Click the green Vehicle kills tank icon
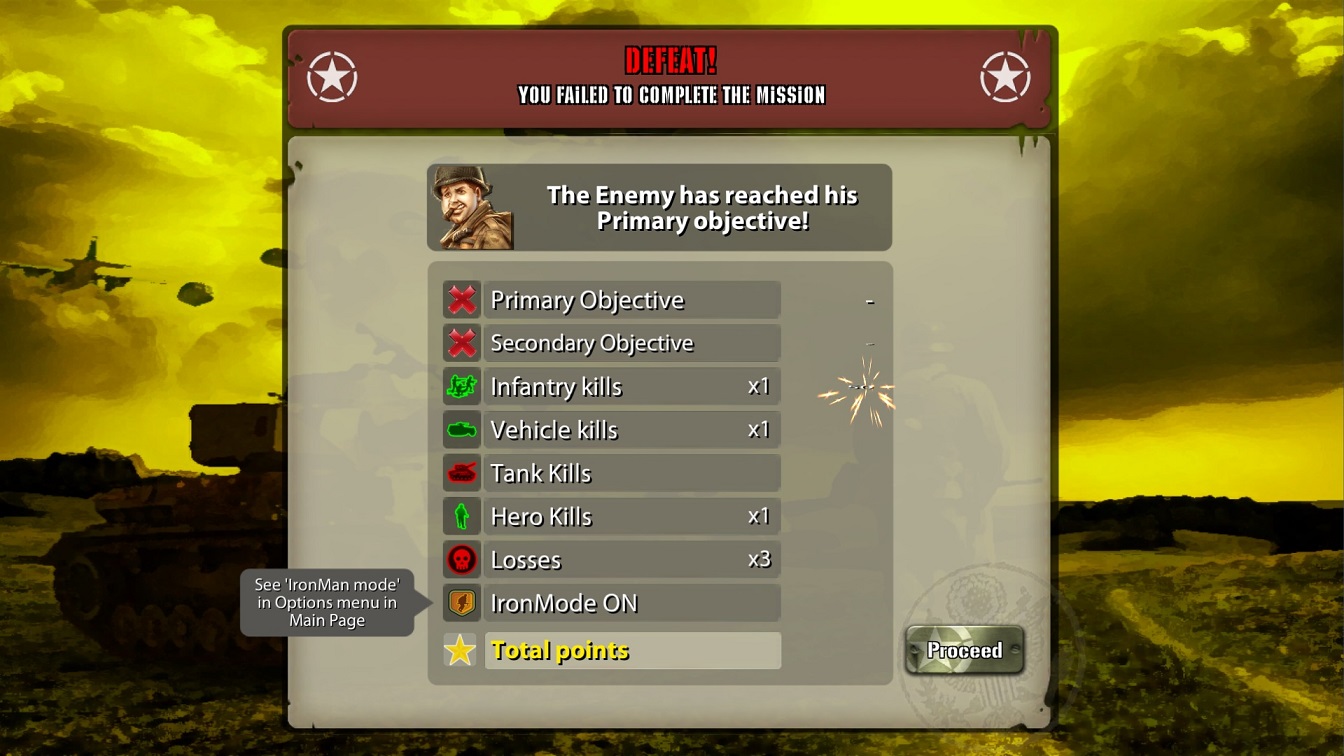Viewport: 1344px width, 756px height. 462,429
